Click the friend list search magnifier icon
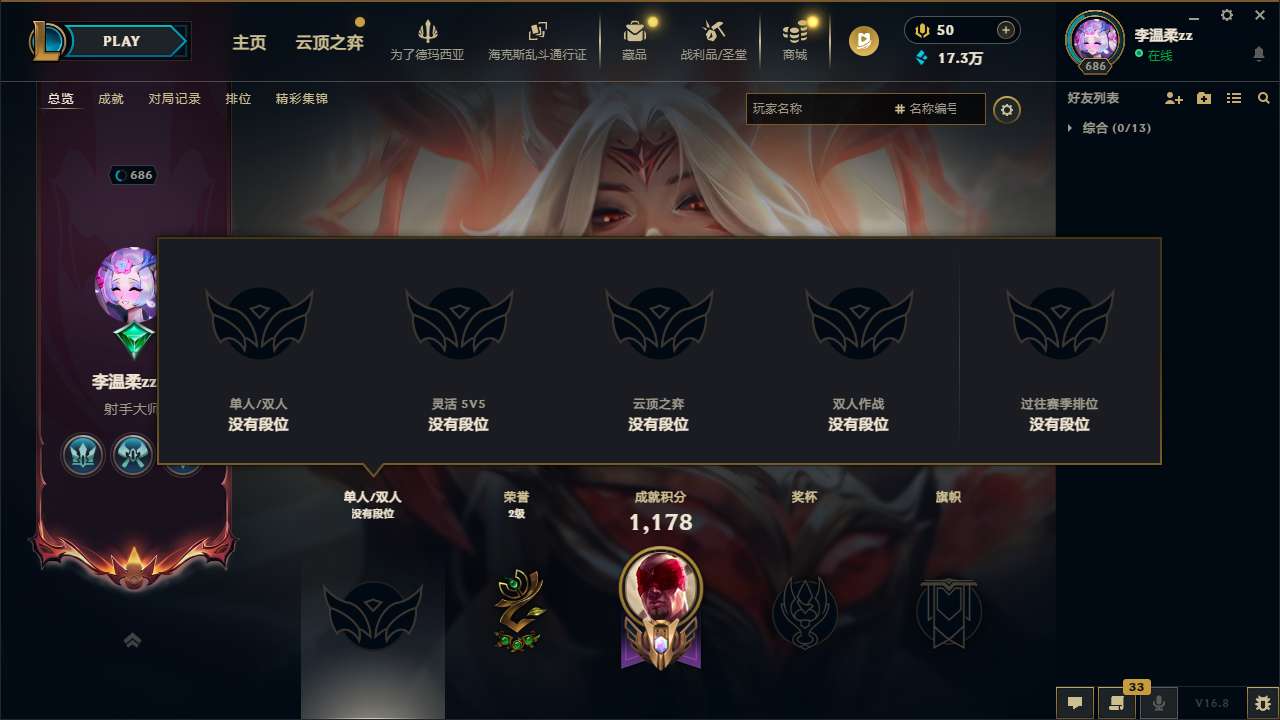The height and width of the screenshot is (720, 1280). [x=1262, y=97]
